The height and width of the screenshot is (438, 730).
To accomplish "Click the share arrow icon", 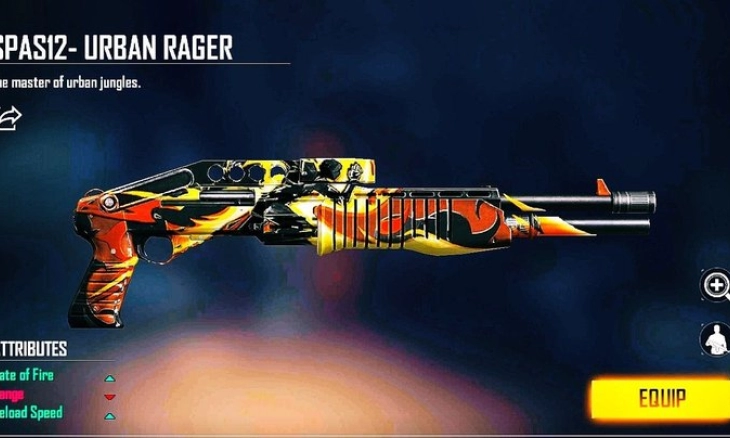I will (x=11, y=119).
